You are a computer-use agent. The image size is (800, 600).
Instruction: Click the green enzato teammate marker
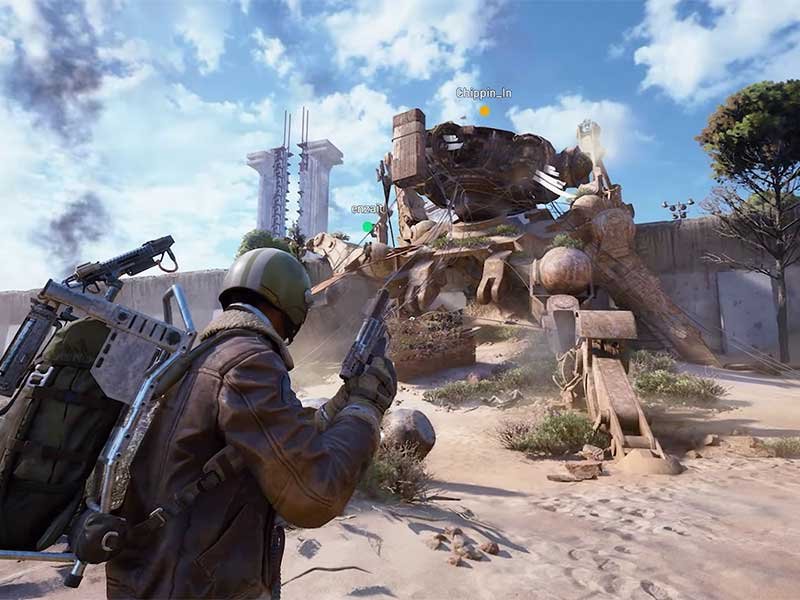[367, 227]
